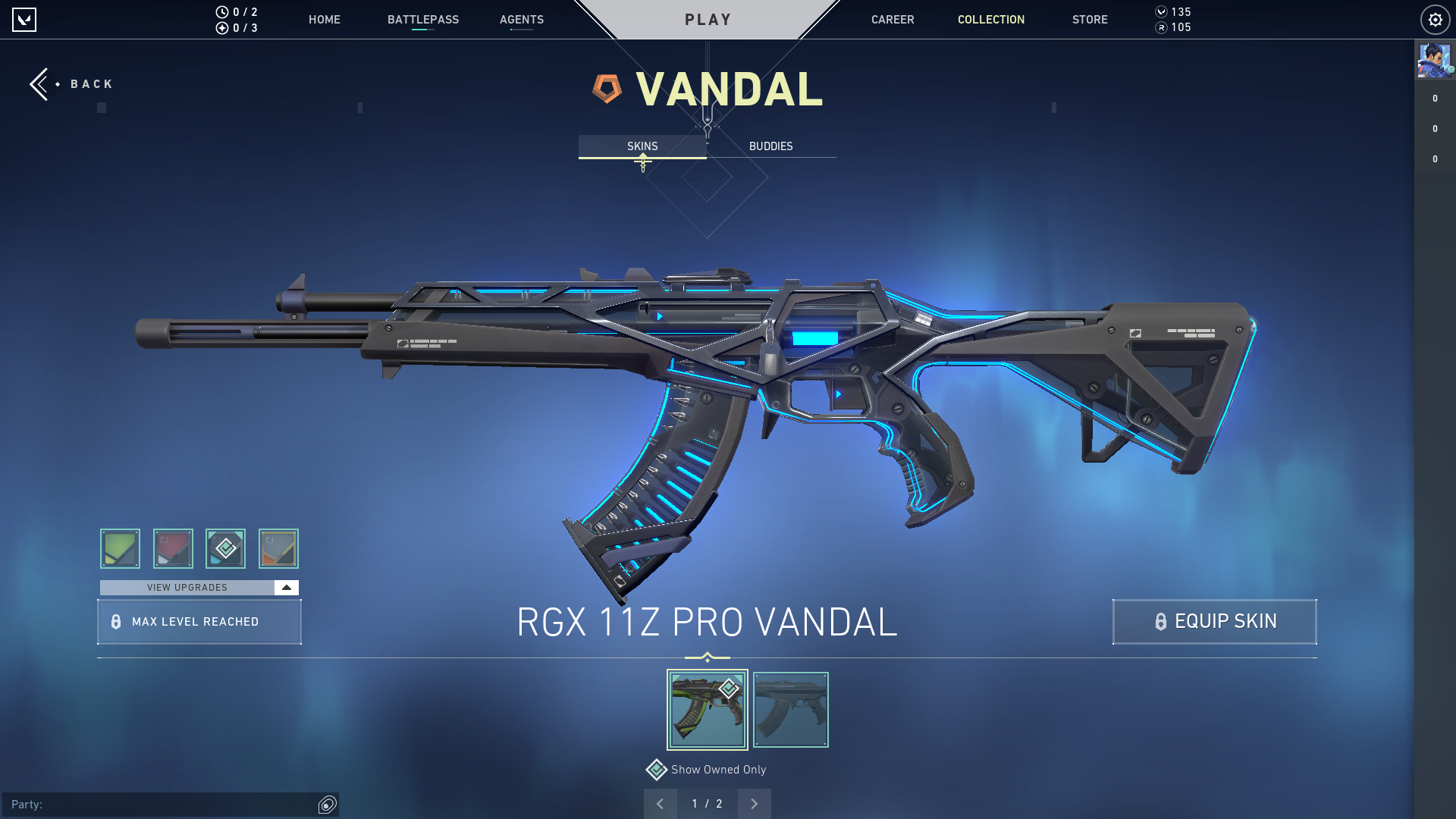Image resolution: width=1456 pixels, height=819 pixels.
Task: Open the Career page
Action: tap(892, 20)
